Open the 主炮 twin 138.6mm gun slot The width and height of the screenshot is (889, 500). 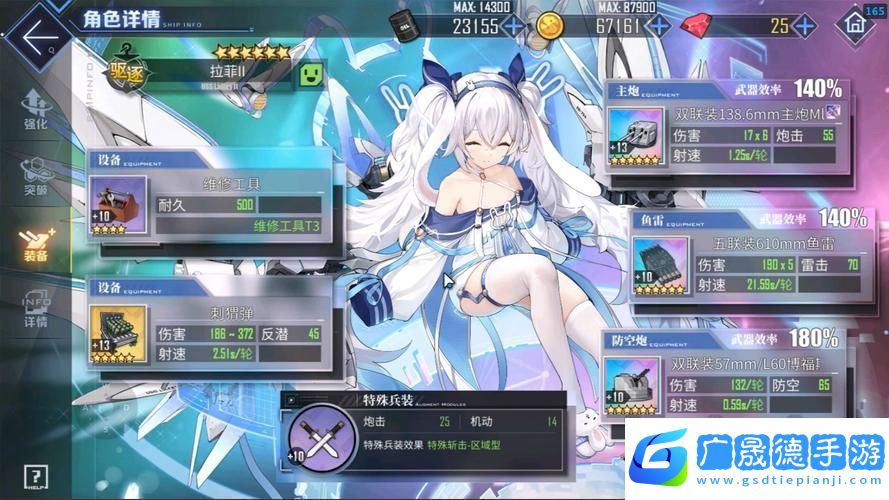coord(636,136)
